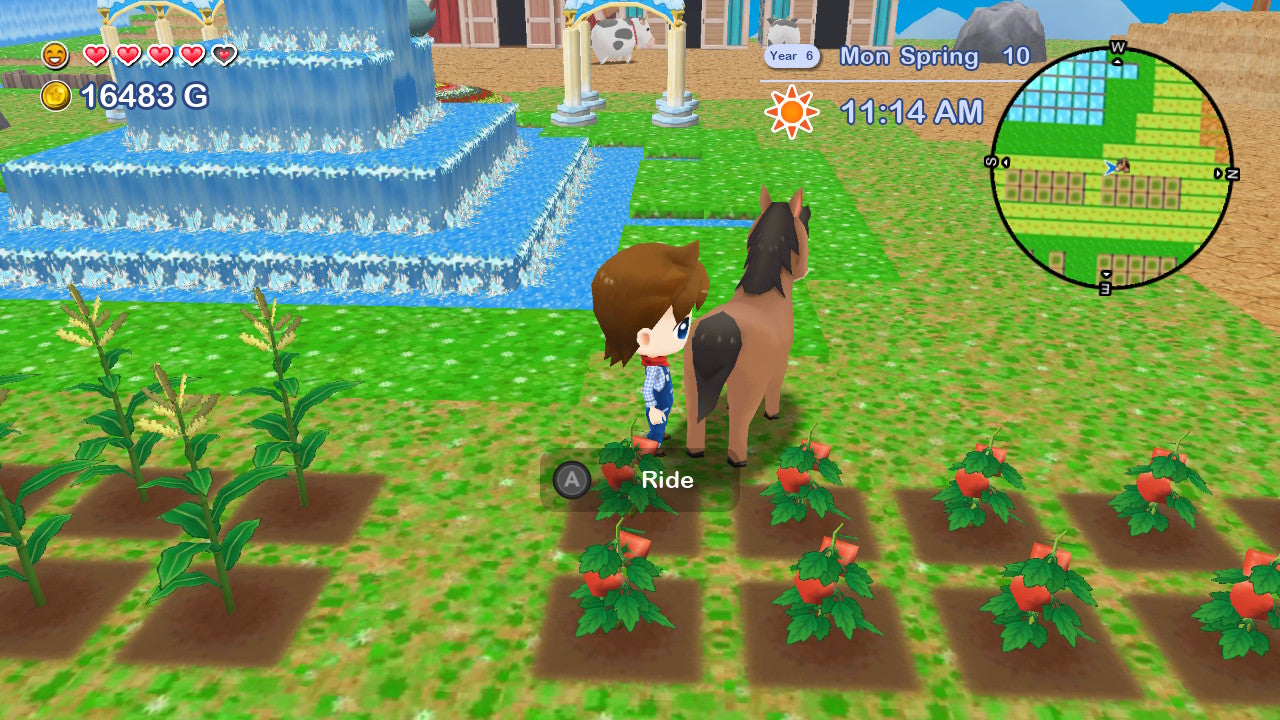Click the E compass marker on the minimap
Image resolution: width=1280 pixels, height=720 pixels.
(x=1106, y=289)
